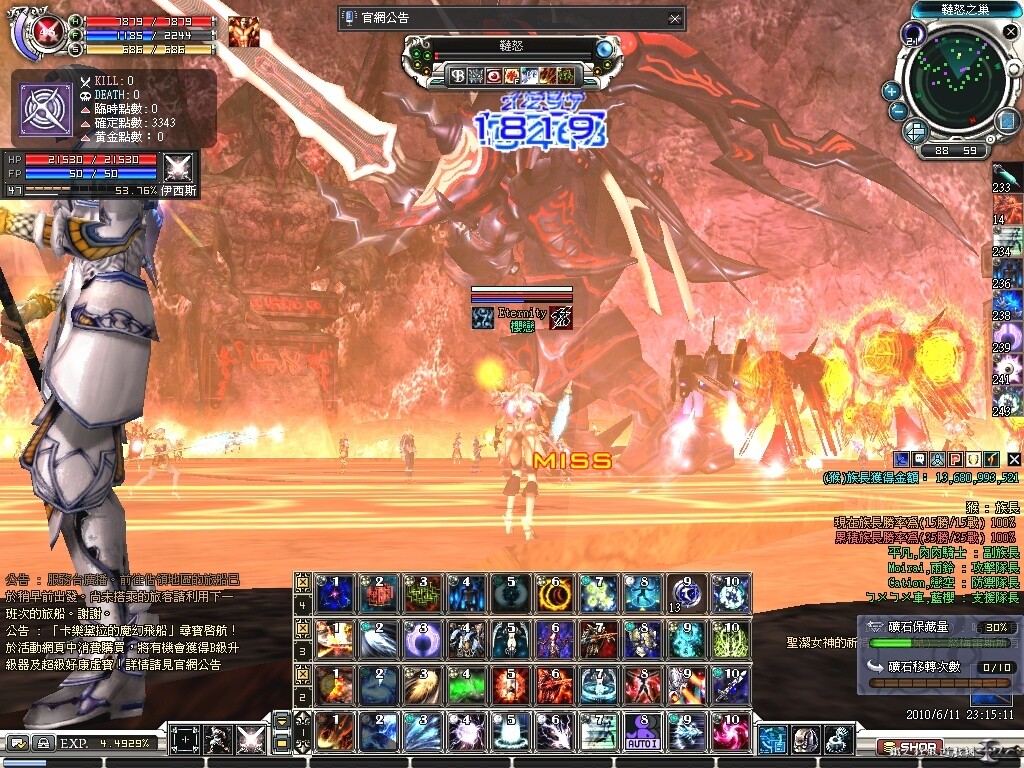Activate the golden ring skill in slot 6

coord(552,594)
